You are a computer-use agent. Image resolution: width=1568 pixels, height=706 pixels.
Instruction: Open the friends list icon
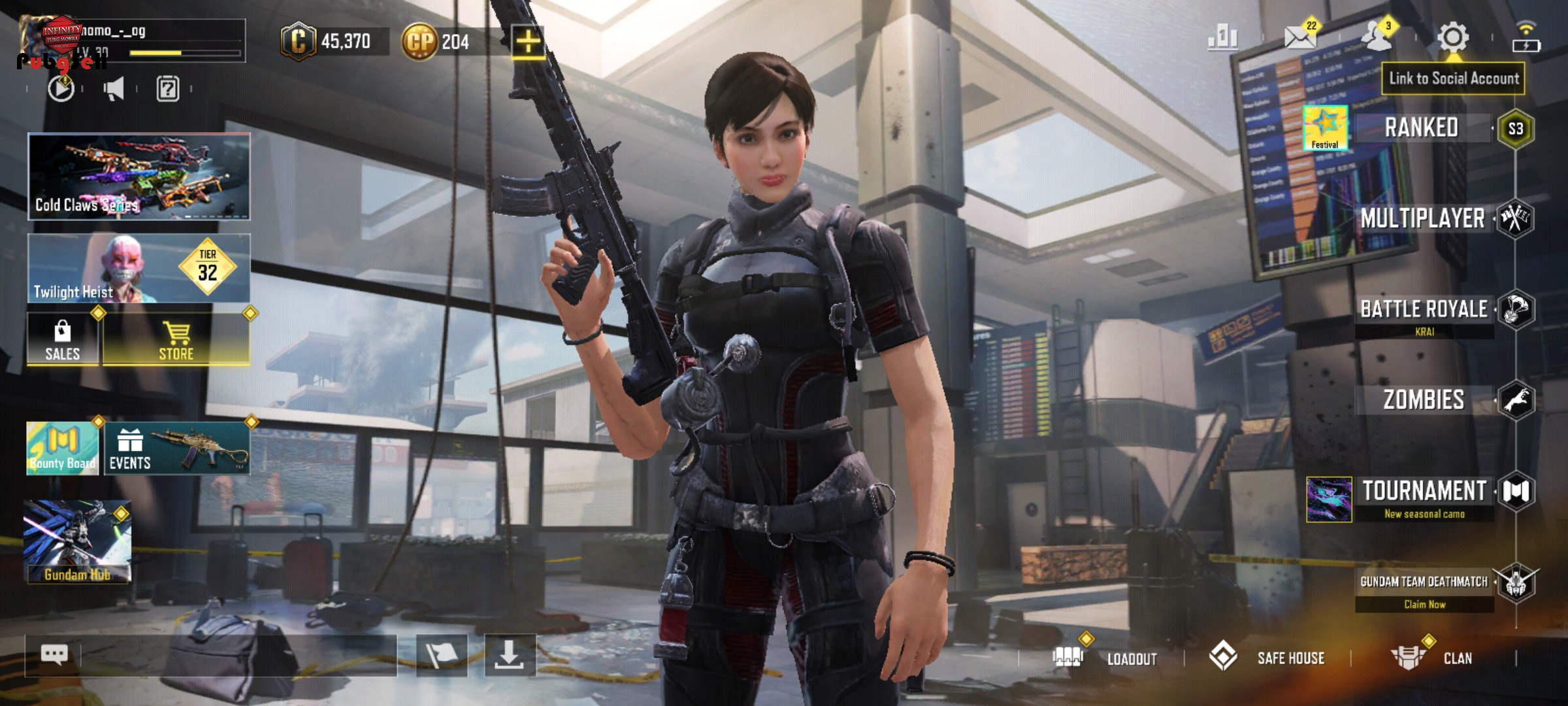tap(1376, 38)
